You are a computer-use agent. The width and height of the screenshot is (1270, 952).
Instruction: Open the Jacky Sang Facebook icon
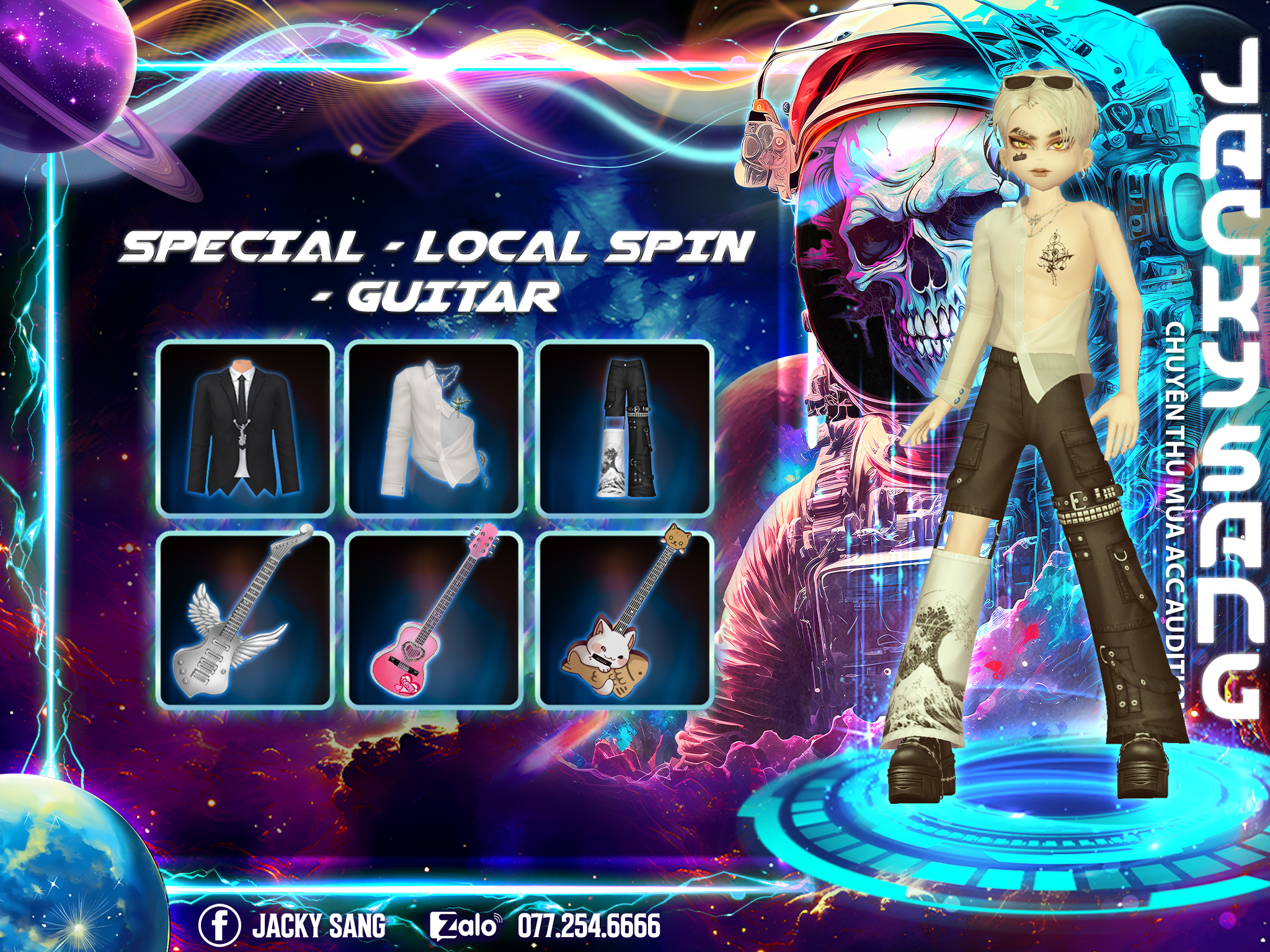(219, 925)
